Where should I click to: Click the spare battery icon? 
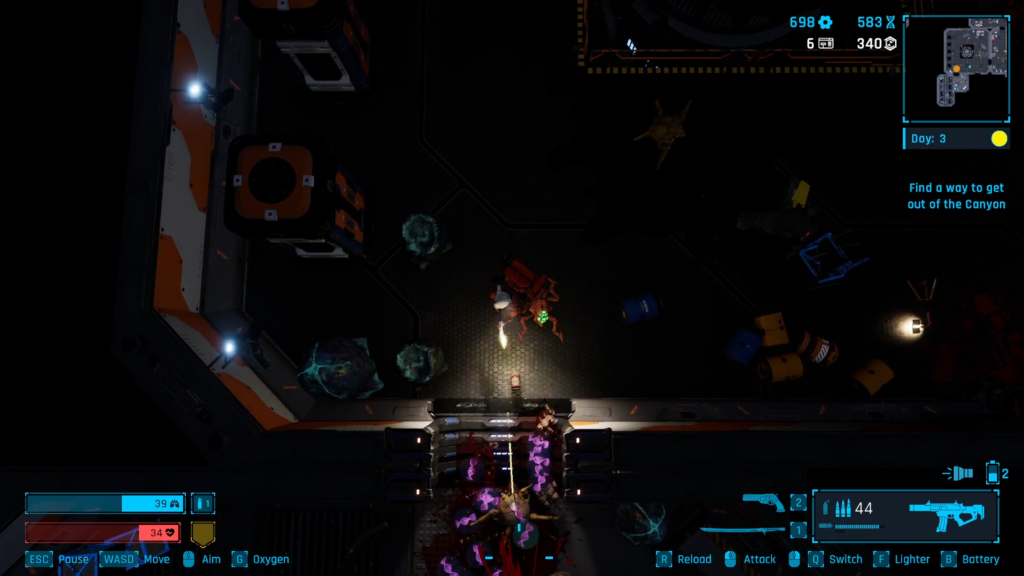tap(993, 472)
